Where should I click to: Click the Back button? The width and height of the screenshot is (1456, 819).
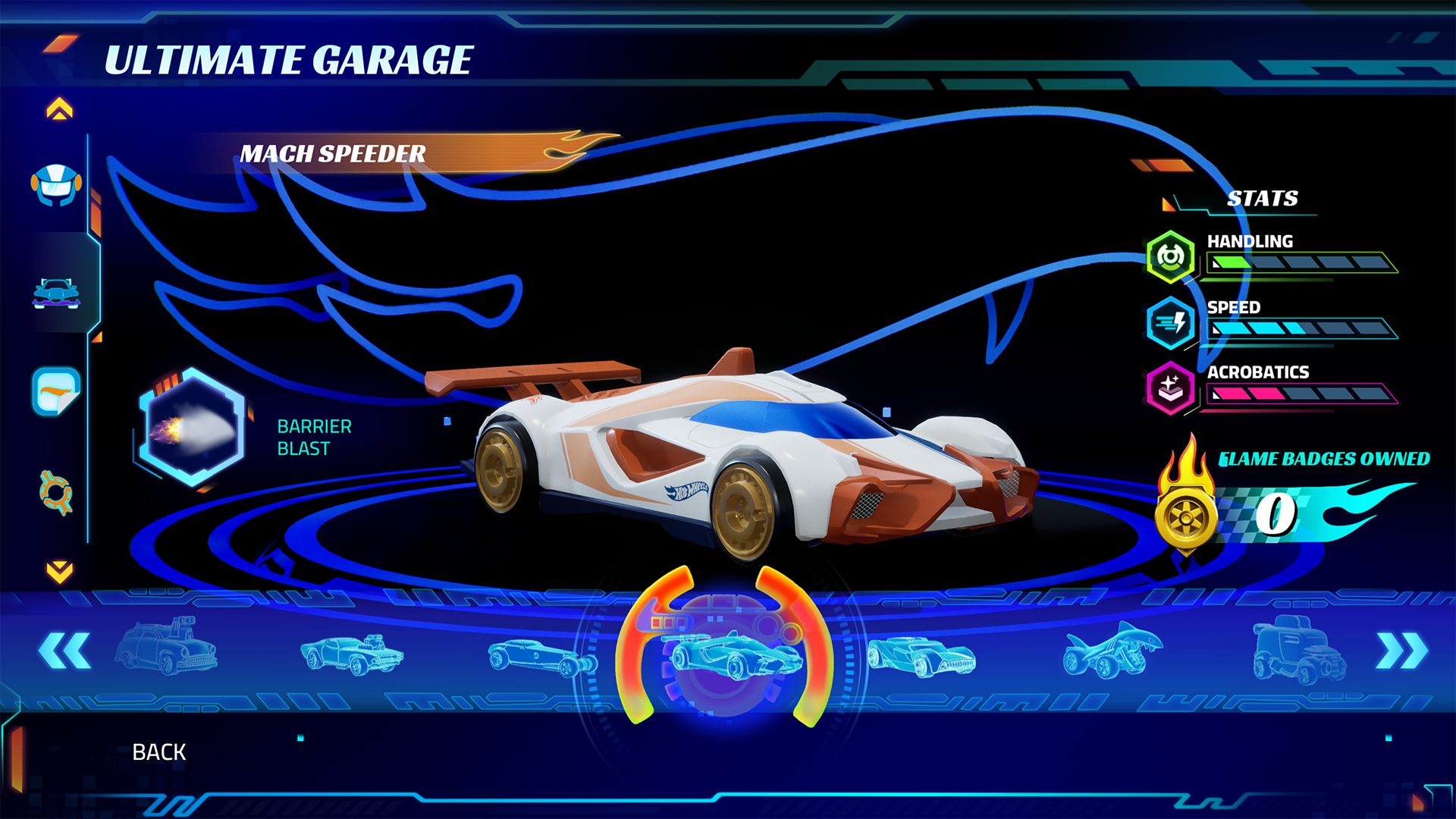coord(160,752)
